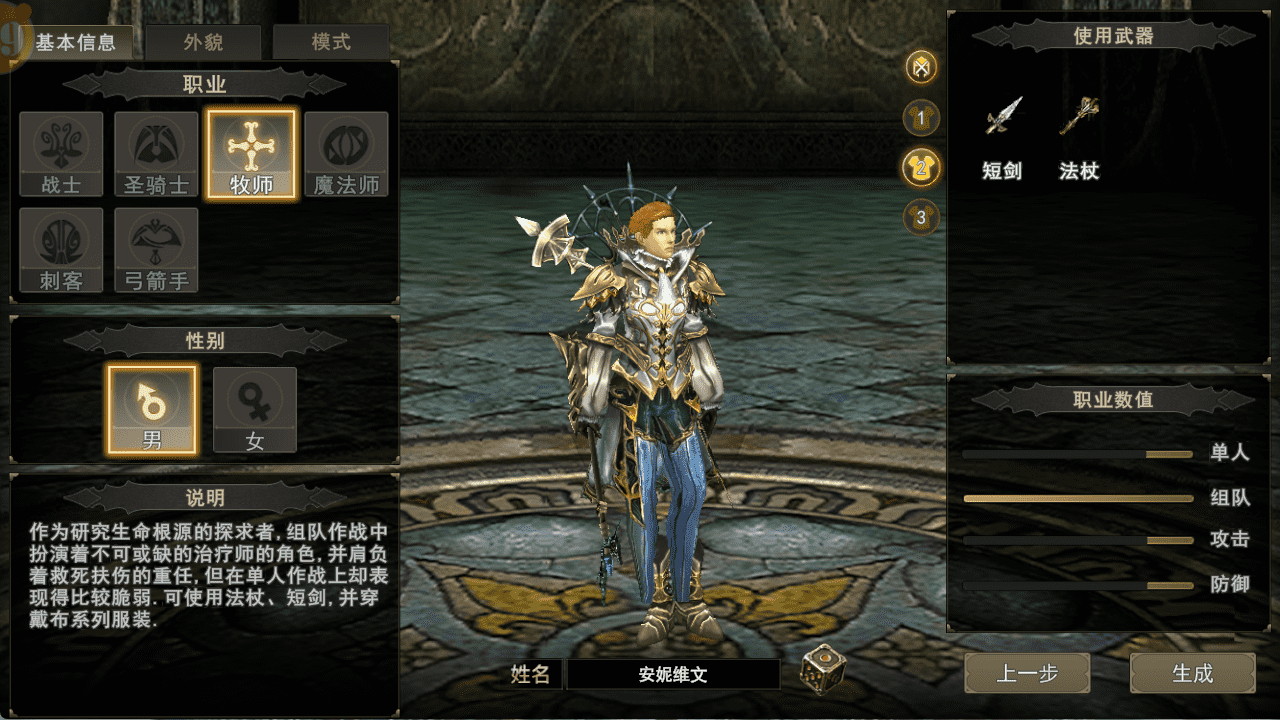The image size is (1280, 720).
Task: Choose the 圣骑士 paladin class
Action: pyautogui.click(x=156, y=154)
